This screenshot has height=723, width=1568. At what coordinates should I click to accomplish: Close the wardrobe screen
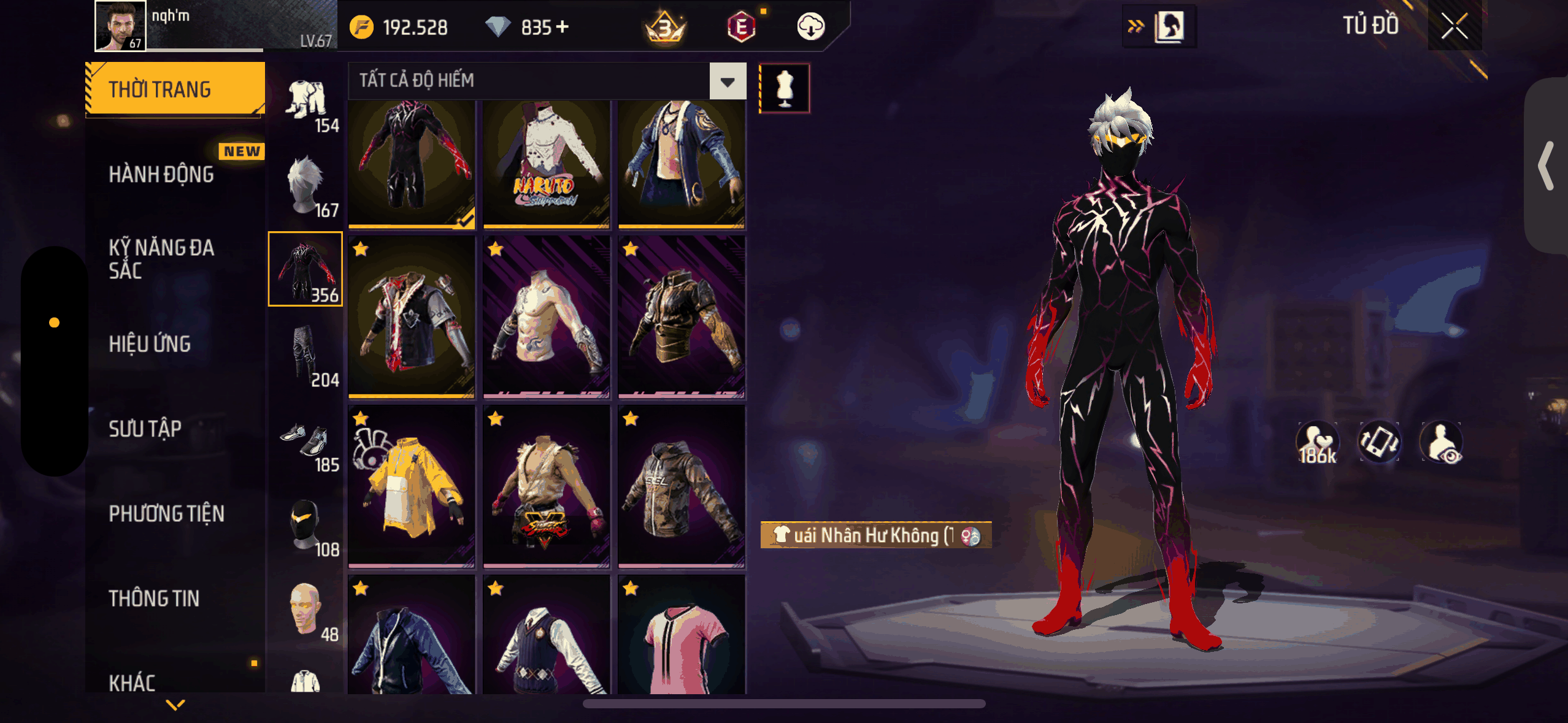(1454, 26)
